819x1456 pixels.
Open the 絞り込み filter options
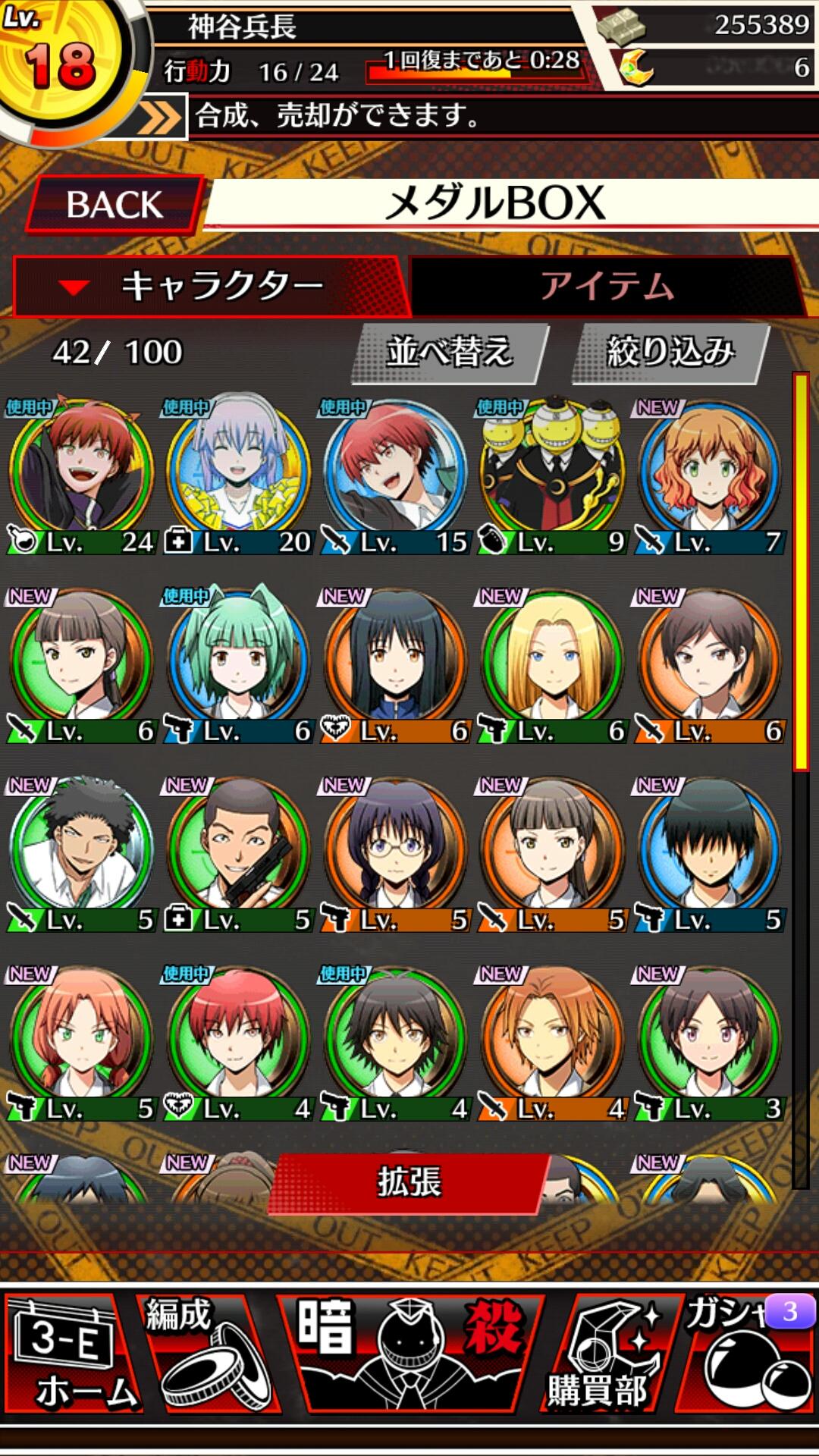pos(670,353)
